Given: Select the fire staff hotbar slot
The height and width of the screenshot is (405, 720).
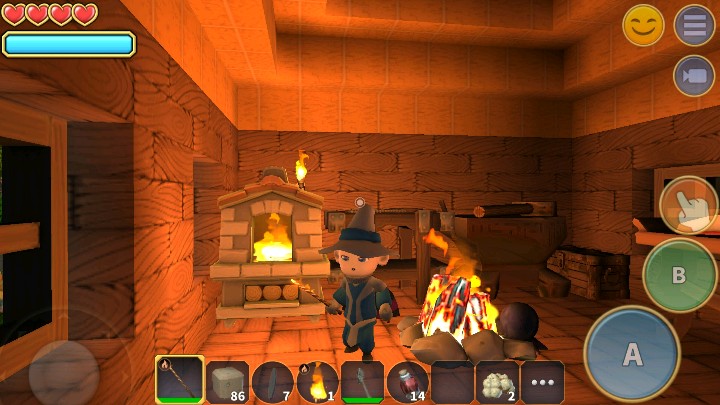Looking at the screenshot, I should (x=180, y=381).
